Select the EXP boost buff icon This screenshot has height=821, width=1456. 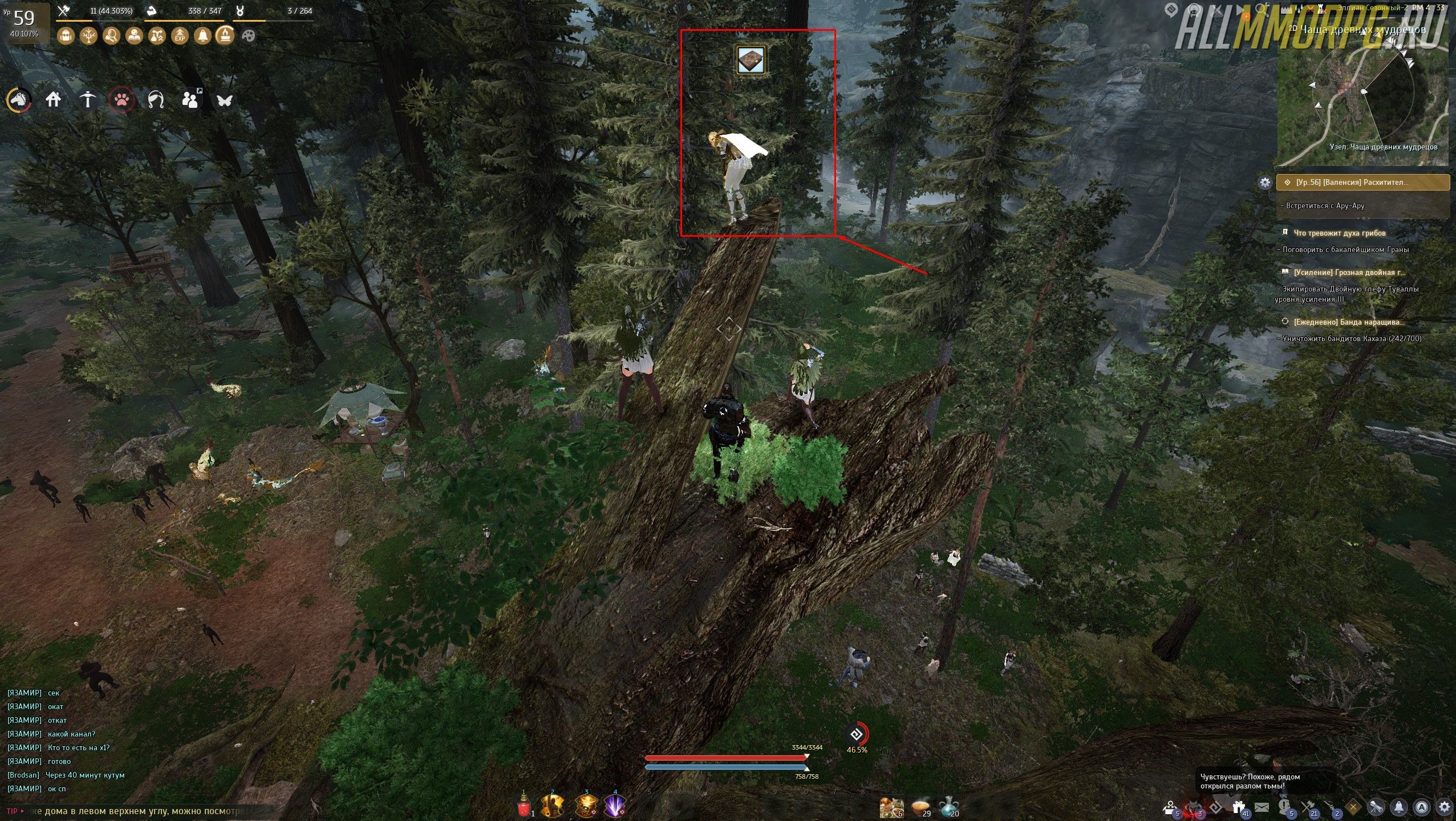point(180,36)
